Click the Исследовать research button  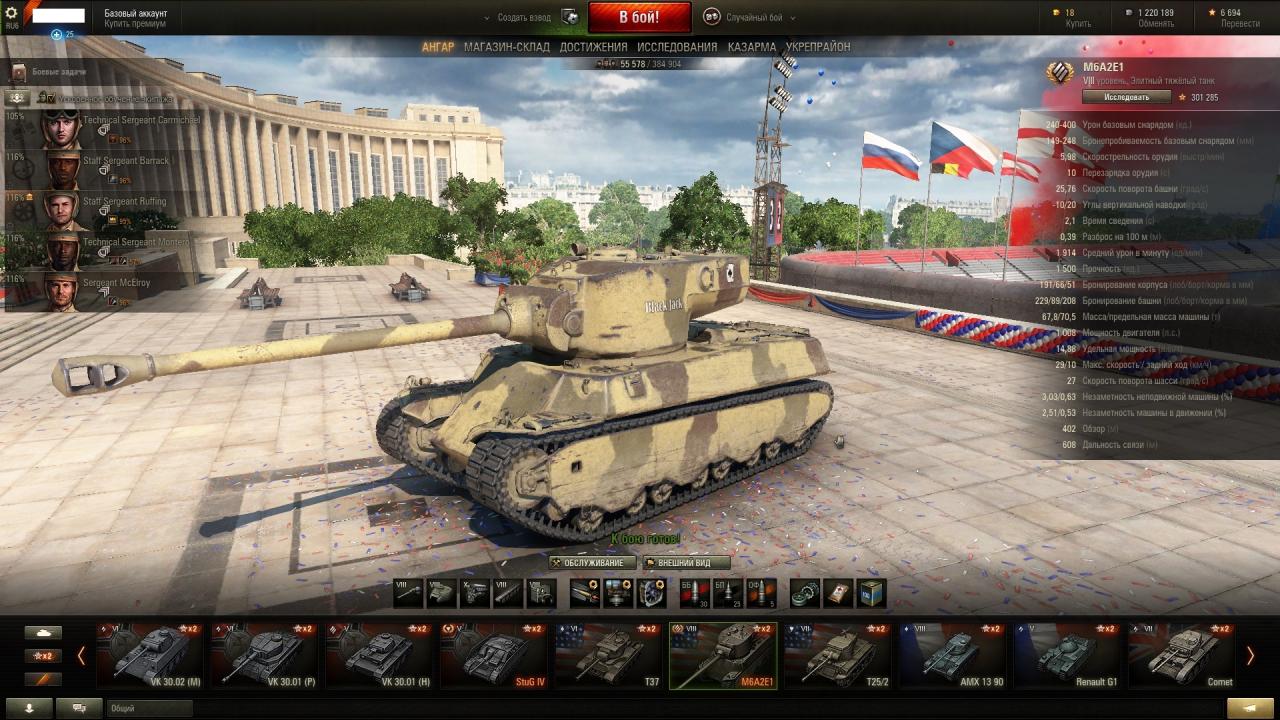click(x=1127, y=97)
